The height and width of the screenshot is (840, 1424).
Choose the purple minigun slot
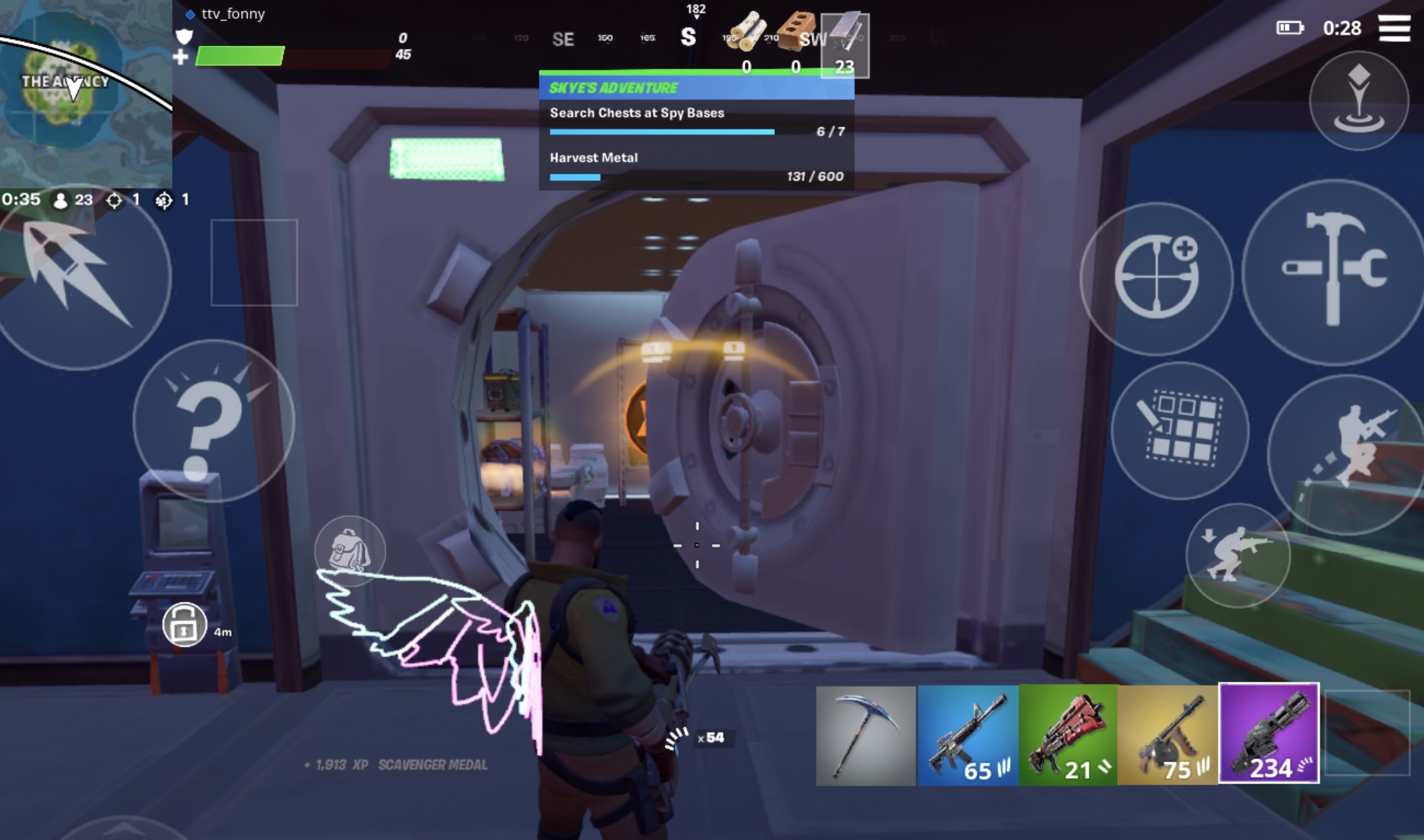(1269, 734)
